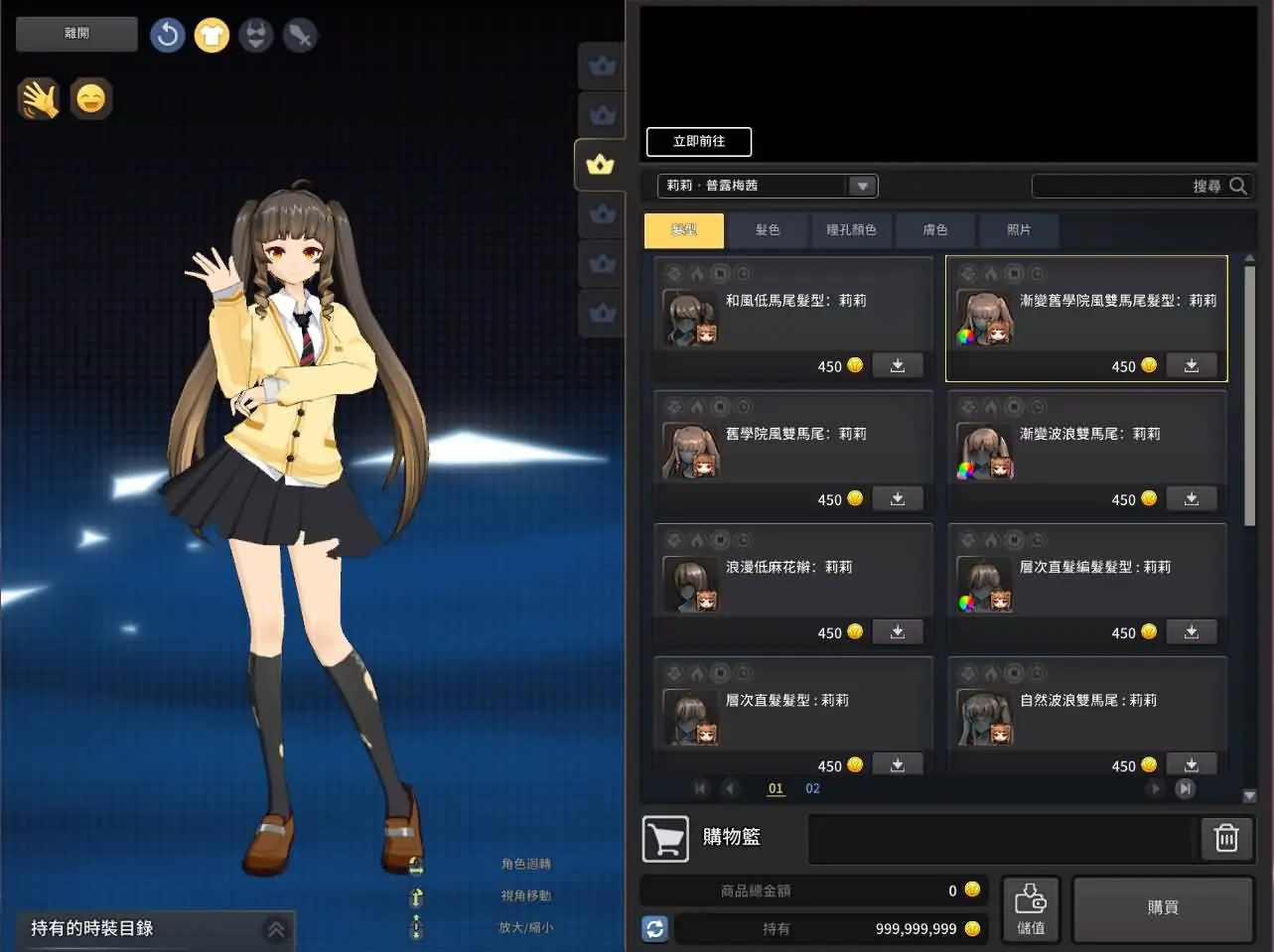This screenshot has height=952, width=1274.
Task: Select the underwear category icon
Action: point(255,33)
